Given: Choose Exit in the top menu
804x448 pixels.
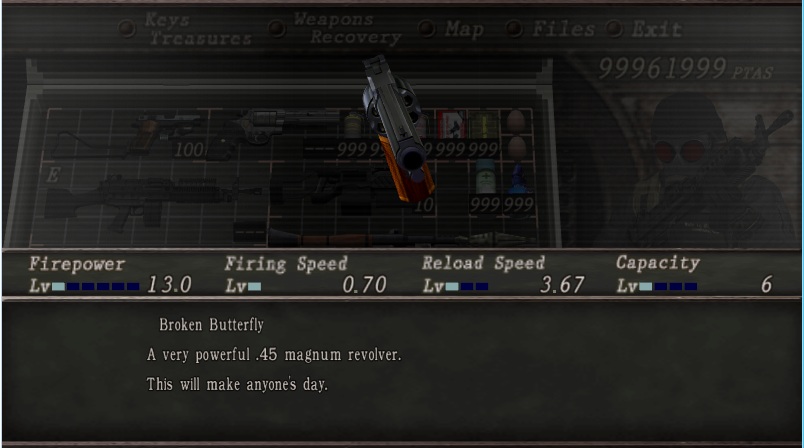Looking at the screenshot, I should tap(658, 29).
